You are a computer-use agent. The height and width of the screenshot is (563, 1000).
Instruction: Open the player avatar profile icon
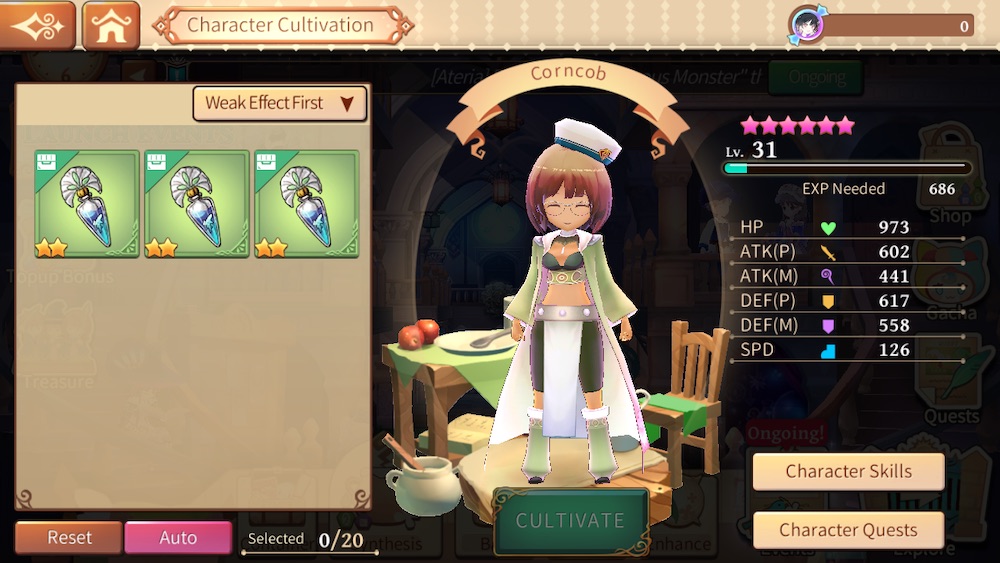pos(806,25)
